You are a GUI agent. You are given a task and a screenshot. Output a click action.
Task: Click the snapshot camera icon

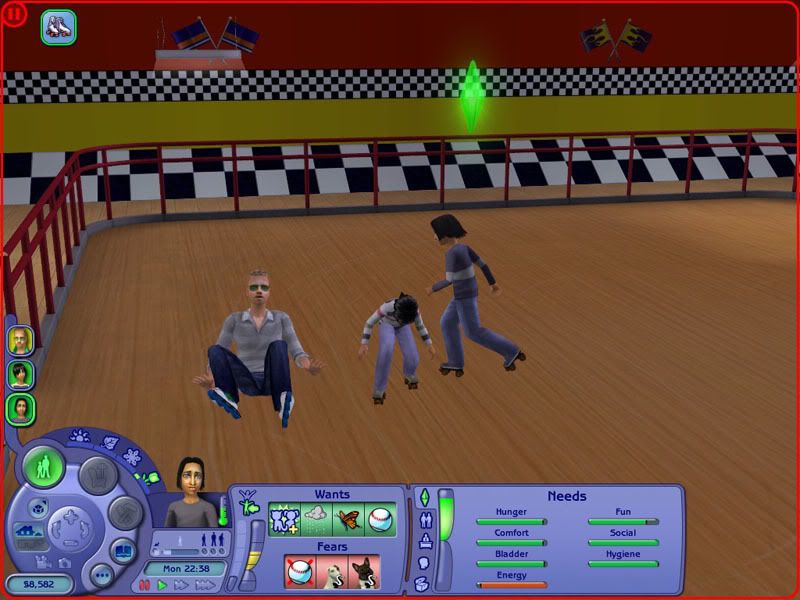click(66, 562)
